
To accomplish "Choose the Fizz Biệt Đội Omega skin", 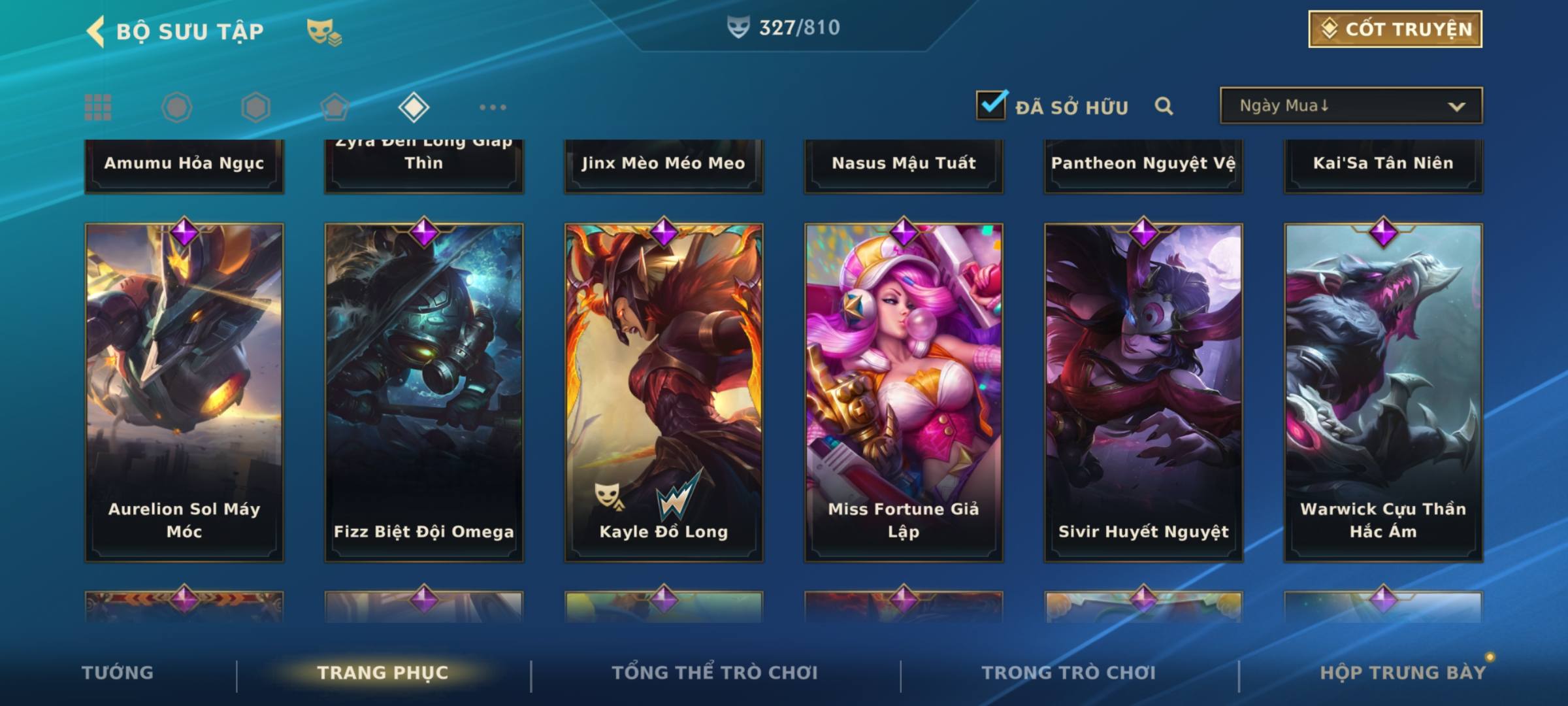I will point(424,392).
